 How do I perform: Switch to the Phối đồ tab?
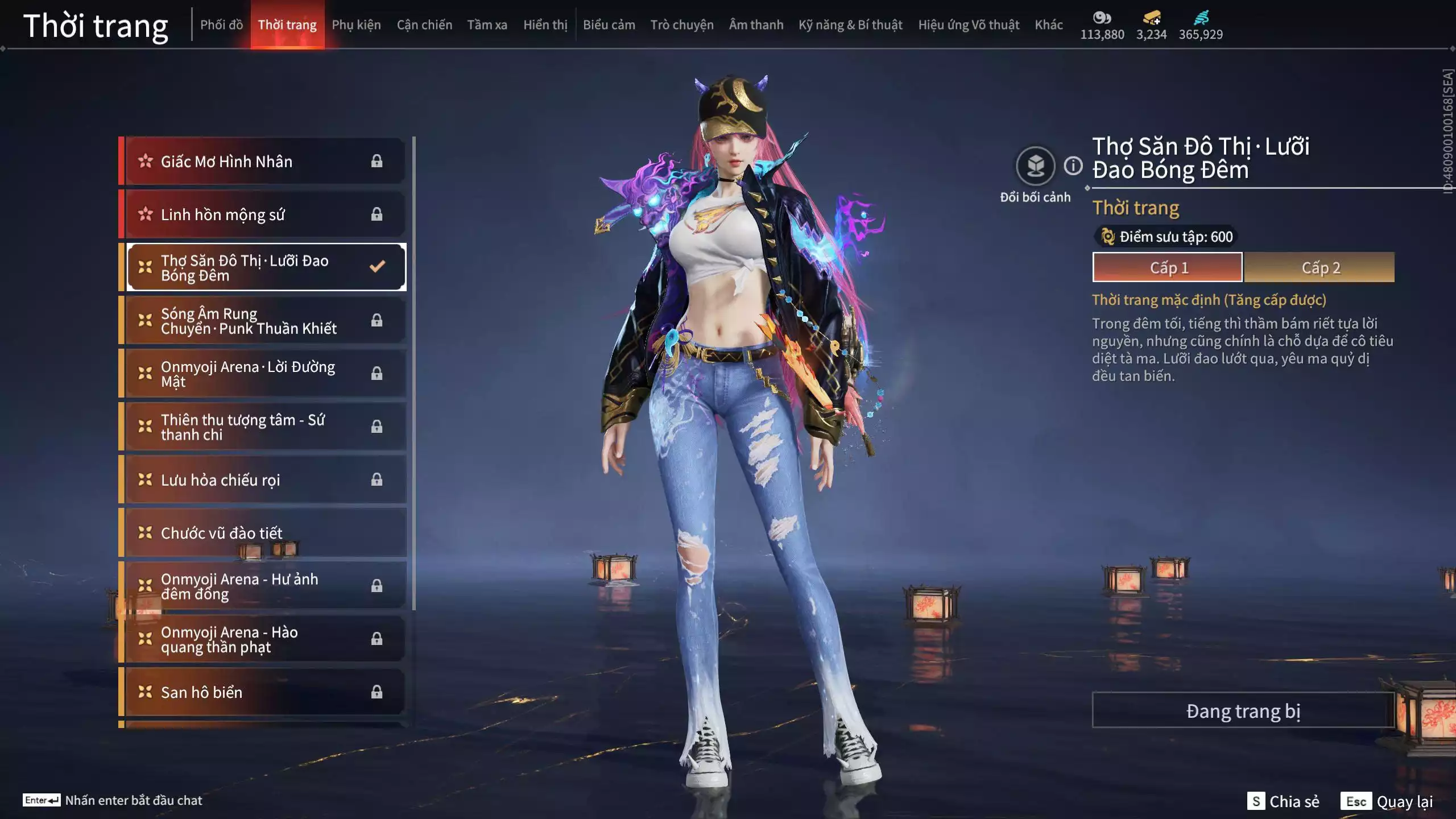[x=221, y=25]
